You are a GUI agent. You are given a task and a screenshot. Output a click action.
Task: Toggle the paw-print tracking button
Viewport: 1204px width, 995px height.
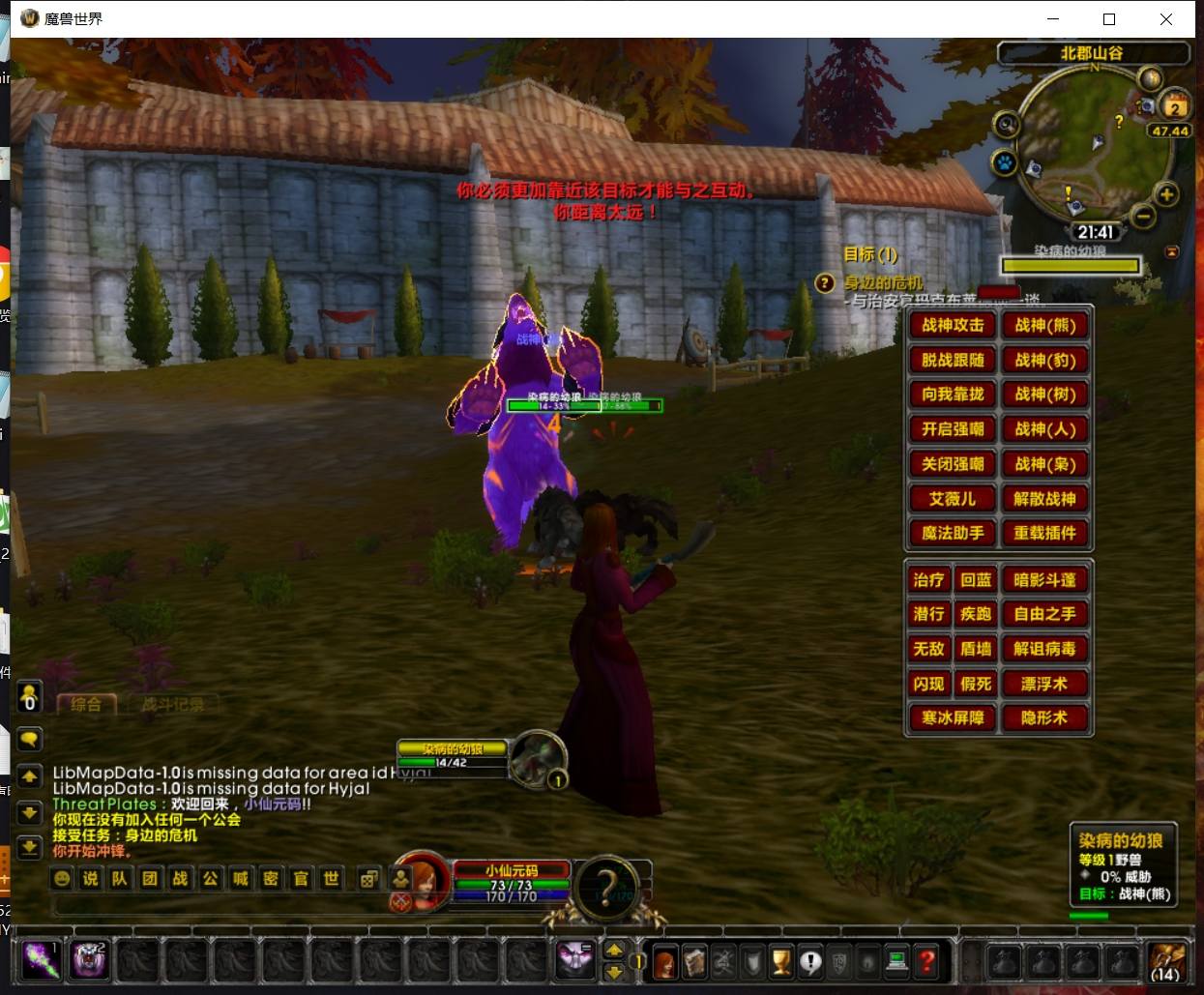click(1006, 162)
